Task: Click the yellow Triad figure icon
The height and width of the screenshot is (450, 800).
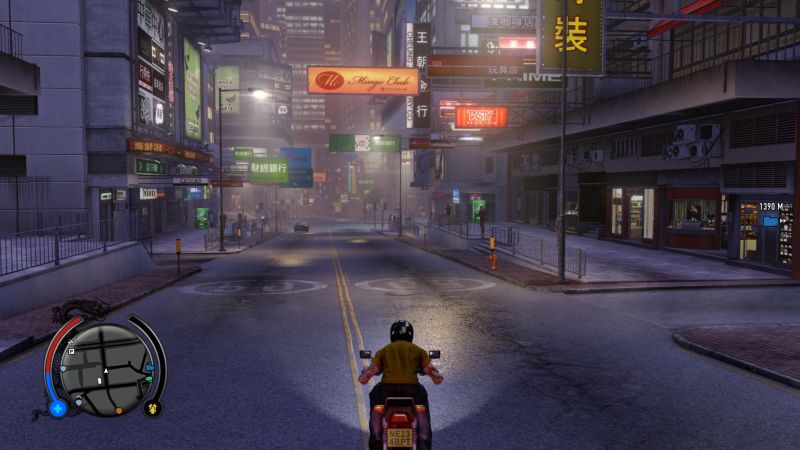Action: (153, 407)
